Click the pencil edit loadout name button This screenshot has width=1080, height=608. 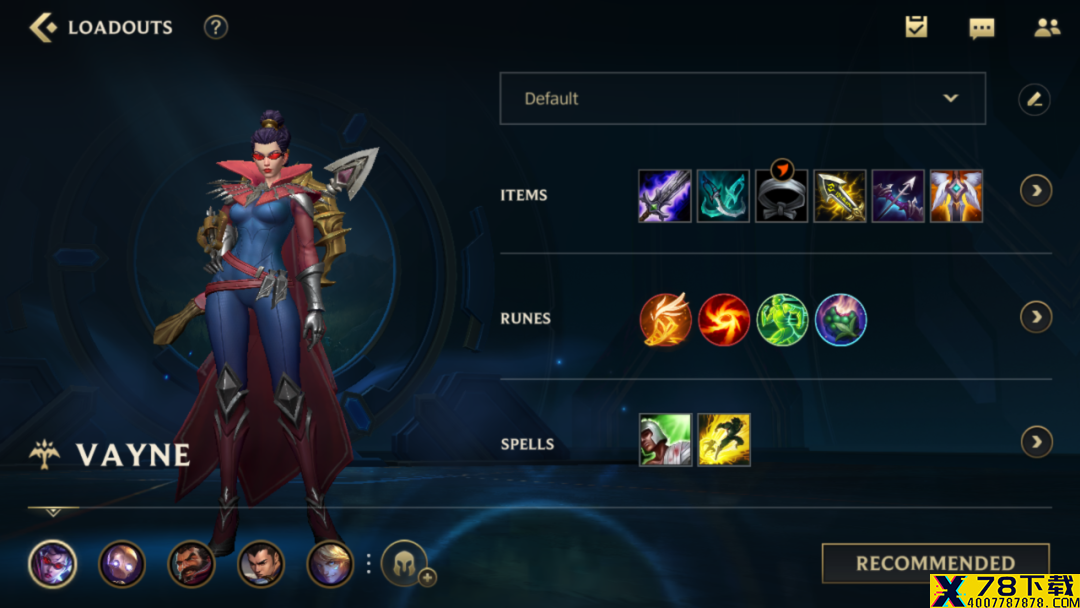point(1034,99)
